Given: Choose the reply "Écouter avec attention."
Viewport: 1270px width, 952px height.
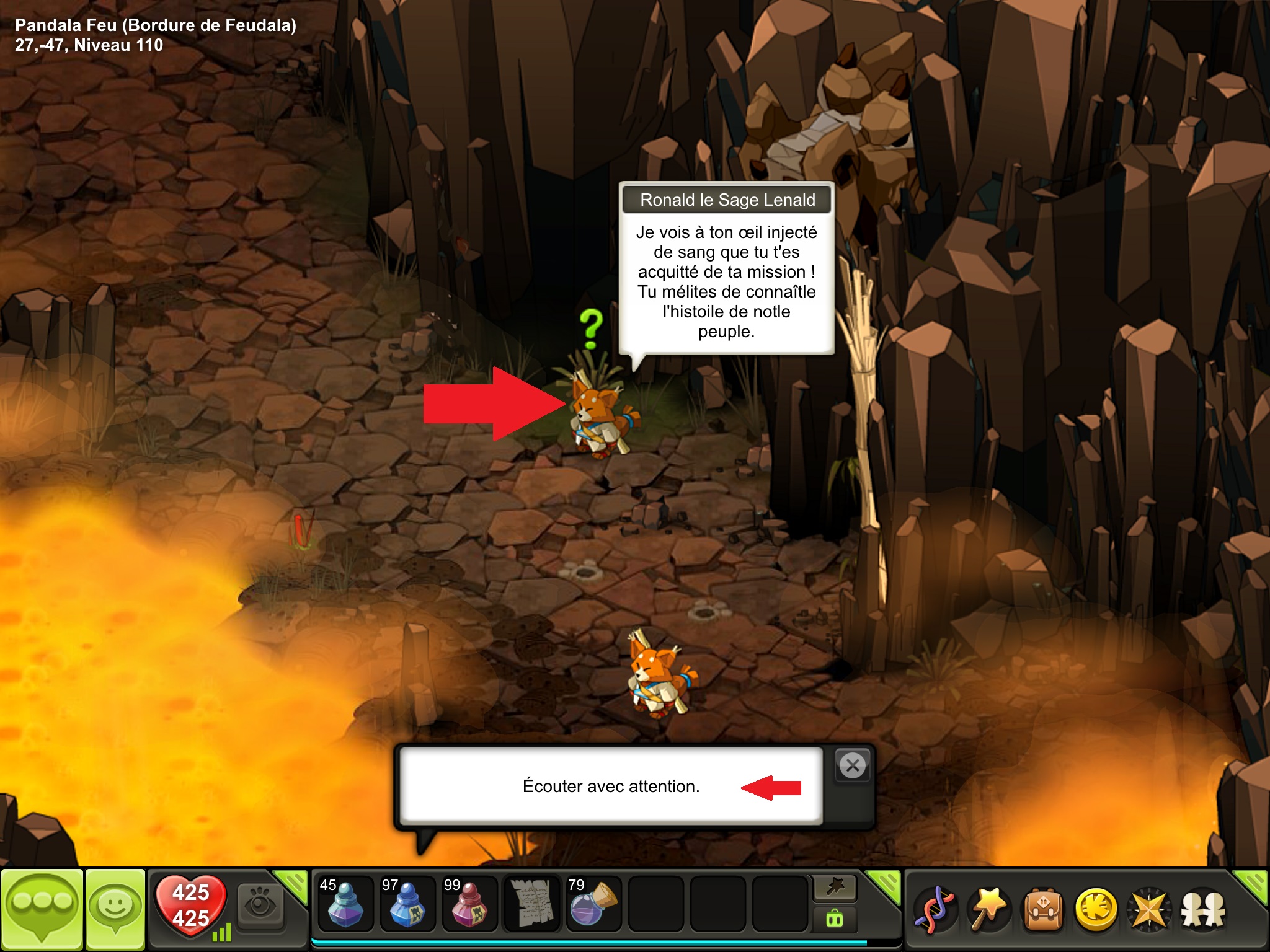Looking at the screenshot, I should point(611,786).
